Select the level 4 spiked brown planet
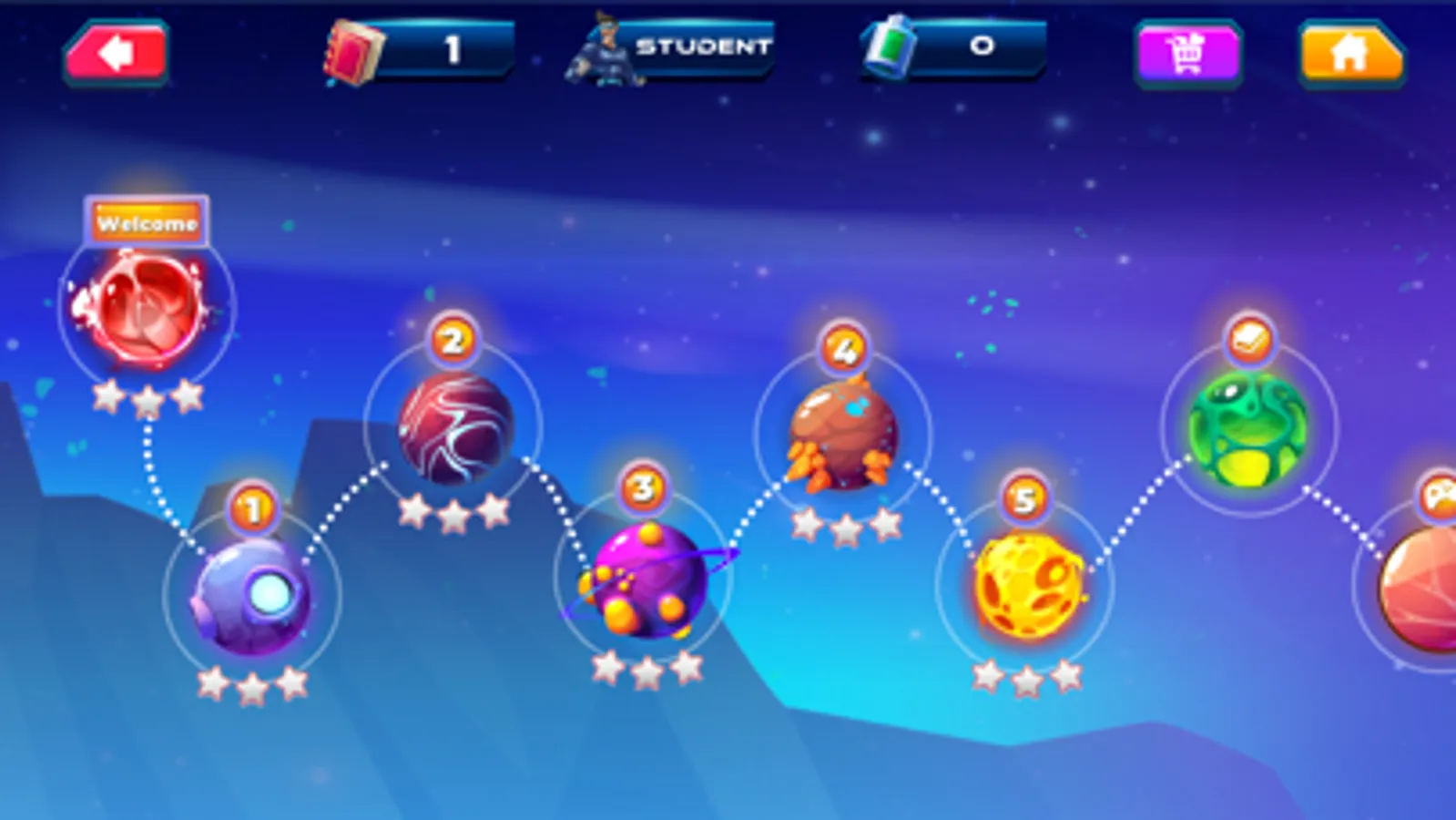Viewport: 1456px width, 820px height. click(x=842, y=437)
